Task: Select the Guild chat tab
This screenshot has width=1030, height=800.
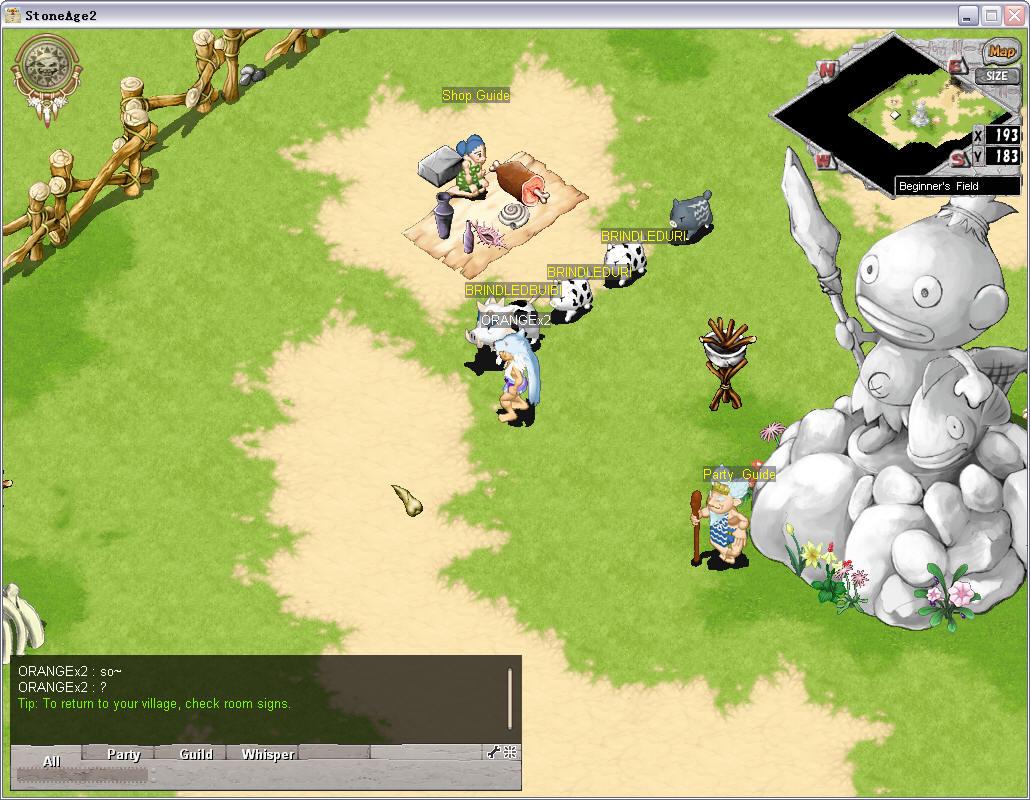Action: click(196, 754)
